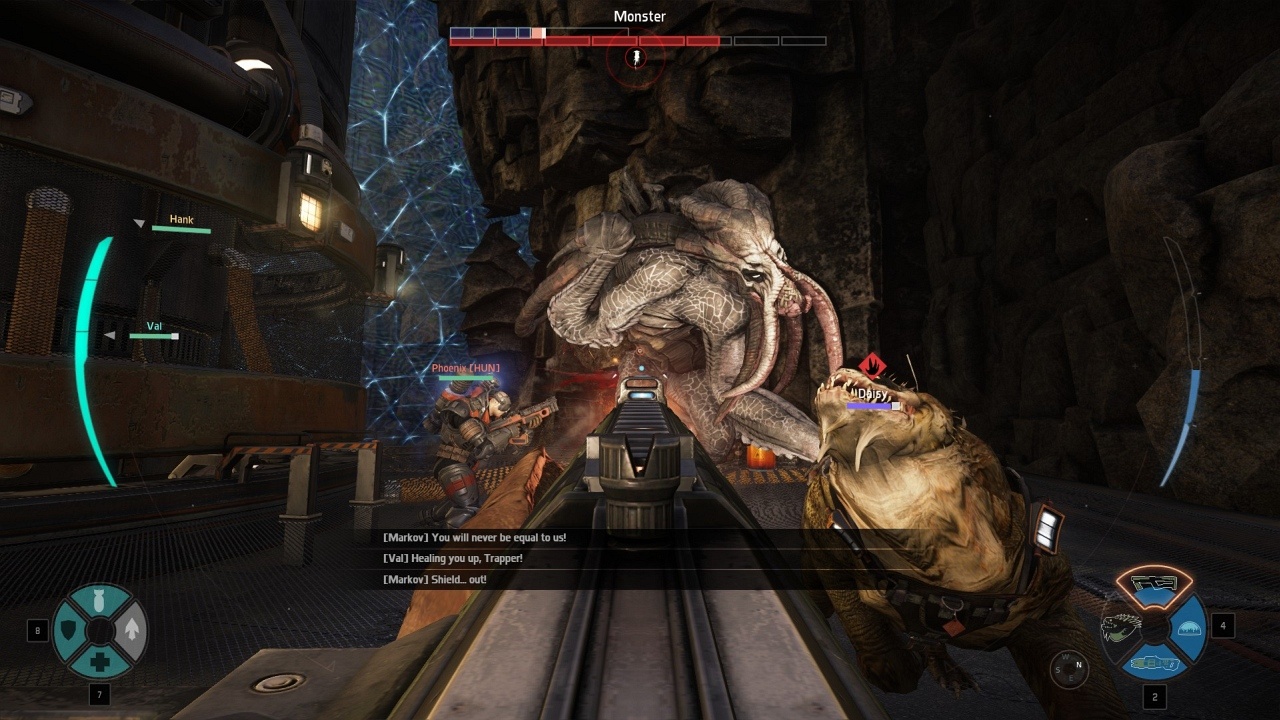1280x720 pixels.
Task: Click the shield icon on the team wheel
Action: click(x=68, y=631)
